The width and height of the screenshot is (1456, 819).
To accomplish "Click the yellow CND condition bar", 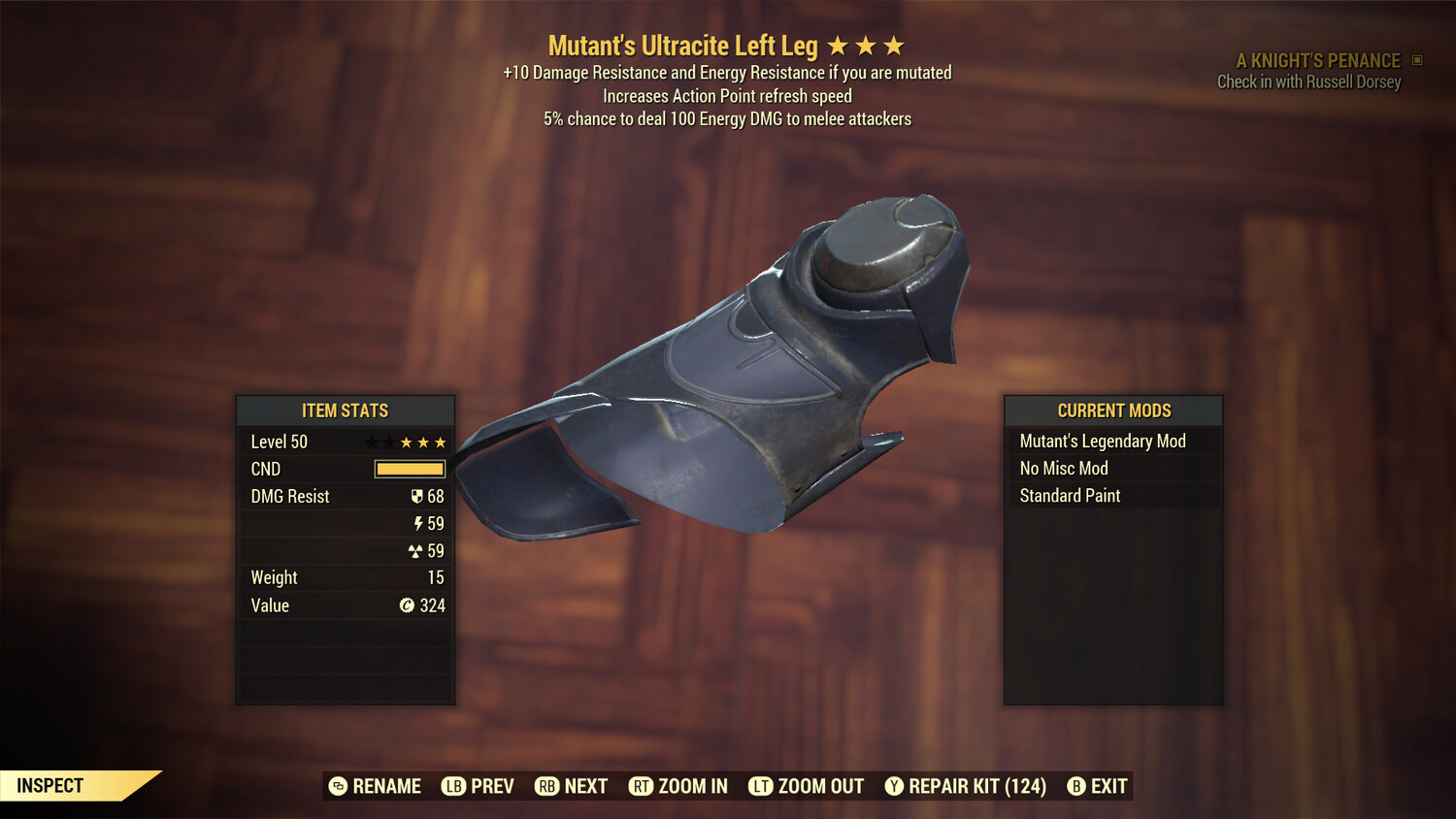I will [x=408, y=469].
